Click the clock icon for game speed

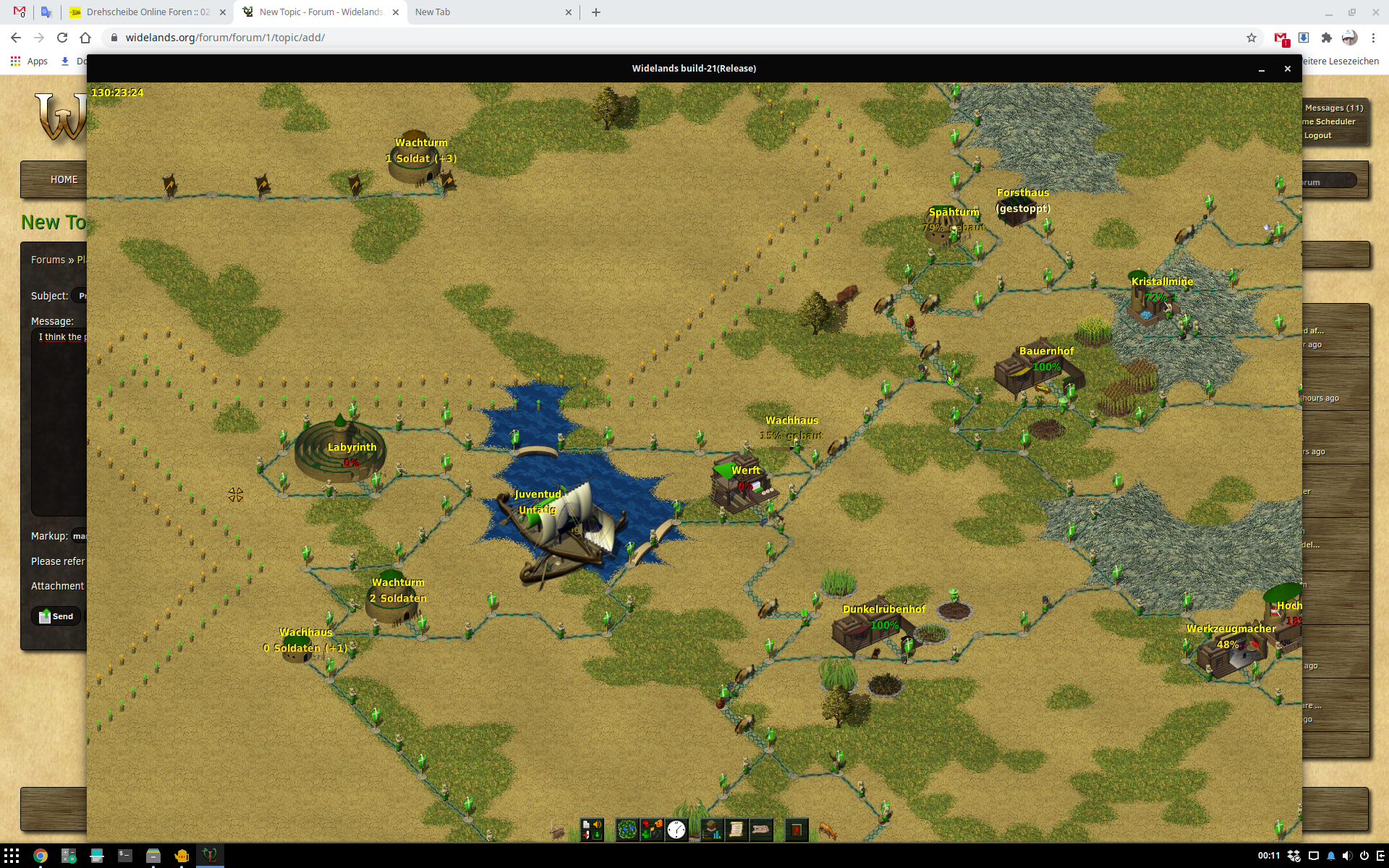(676, 830)
